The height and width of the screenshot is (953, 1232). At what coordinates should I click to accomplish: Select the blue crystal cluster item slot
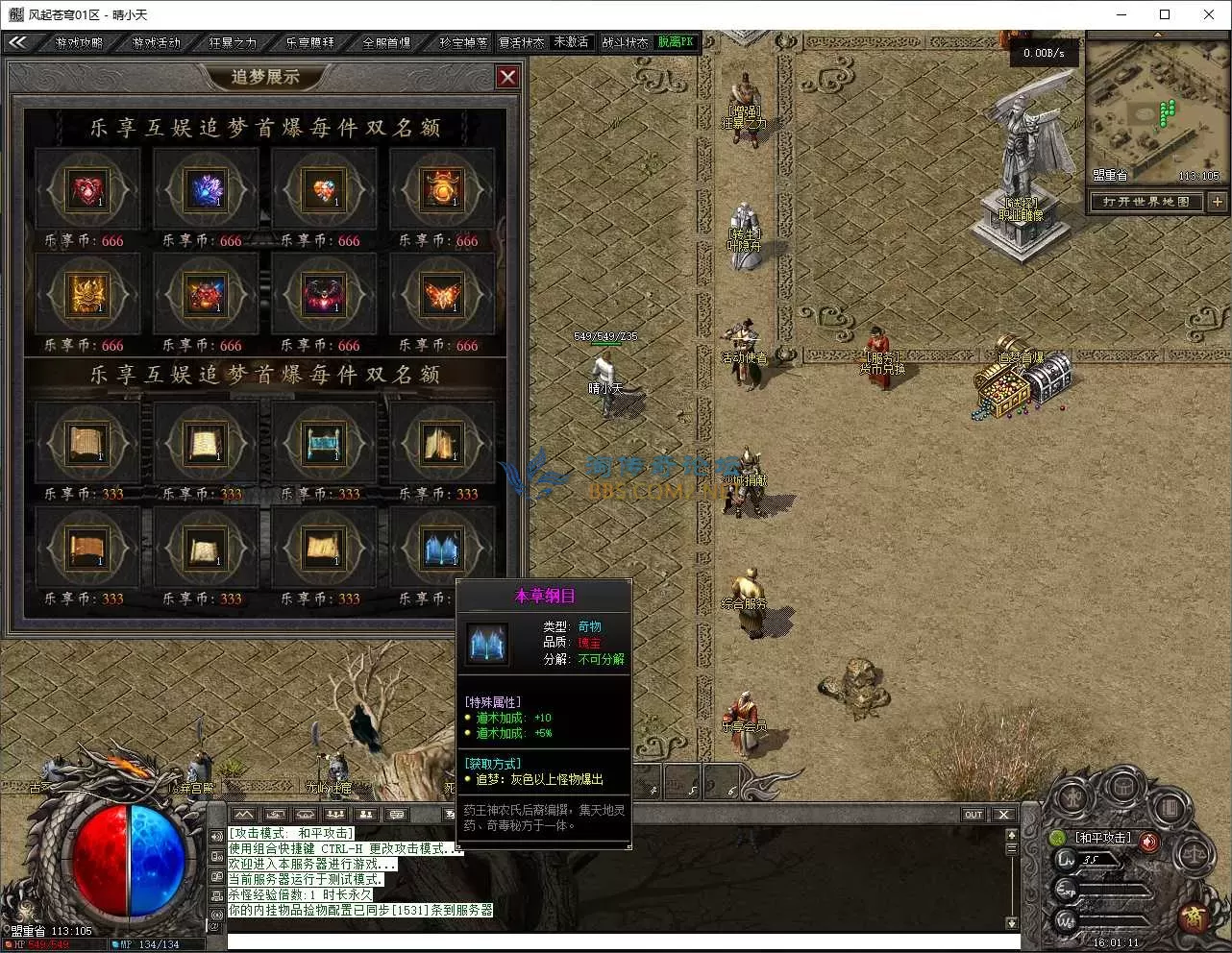click(x=206, y=190)
